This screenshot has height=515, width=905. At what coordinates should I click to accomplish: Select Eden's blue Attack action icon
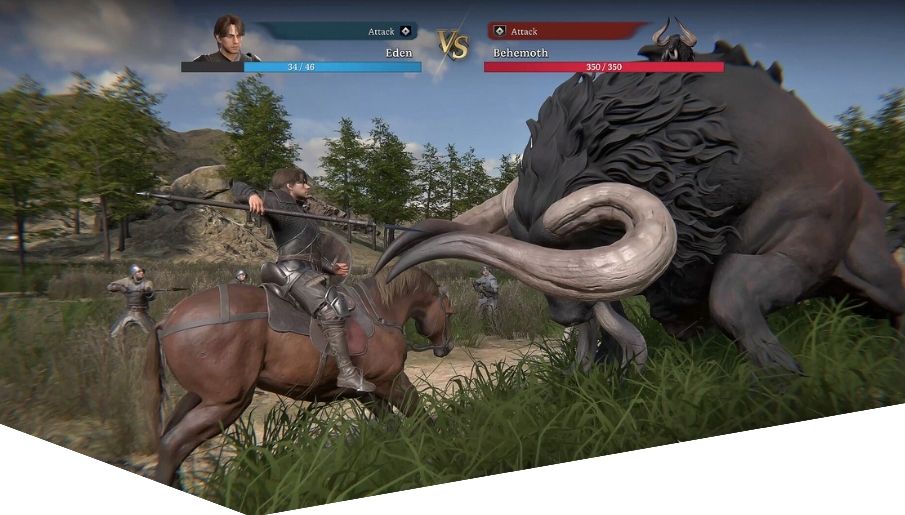[x=405, y=32]
